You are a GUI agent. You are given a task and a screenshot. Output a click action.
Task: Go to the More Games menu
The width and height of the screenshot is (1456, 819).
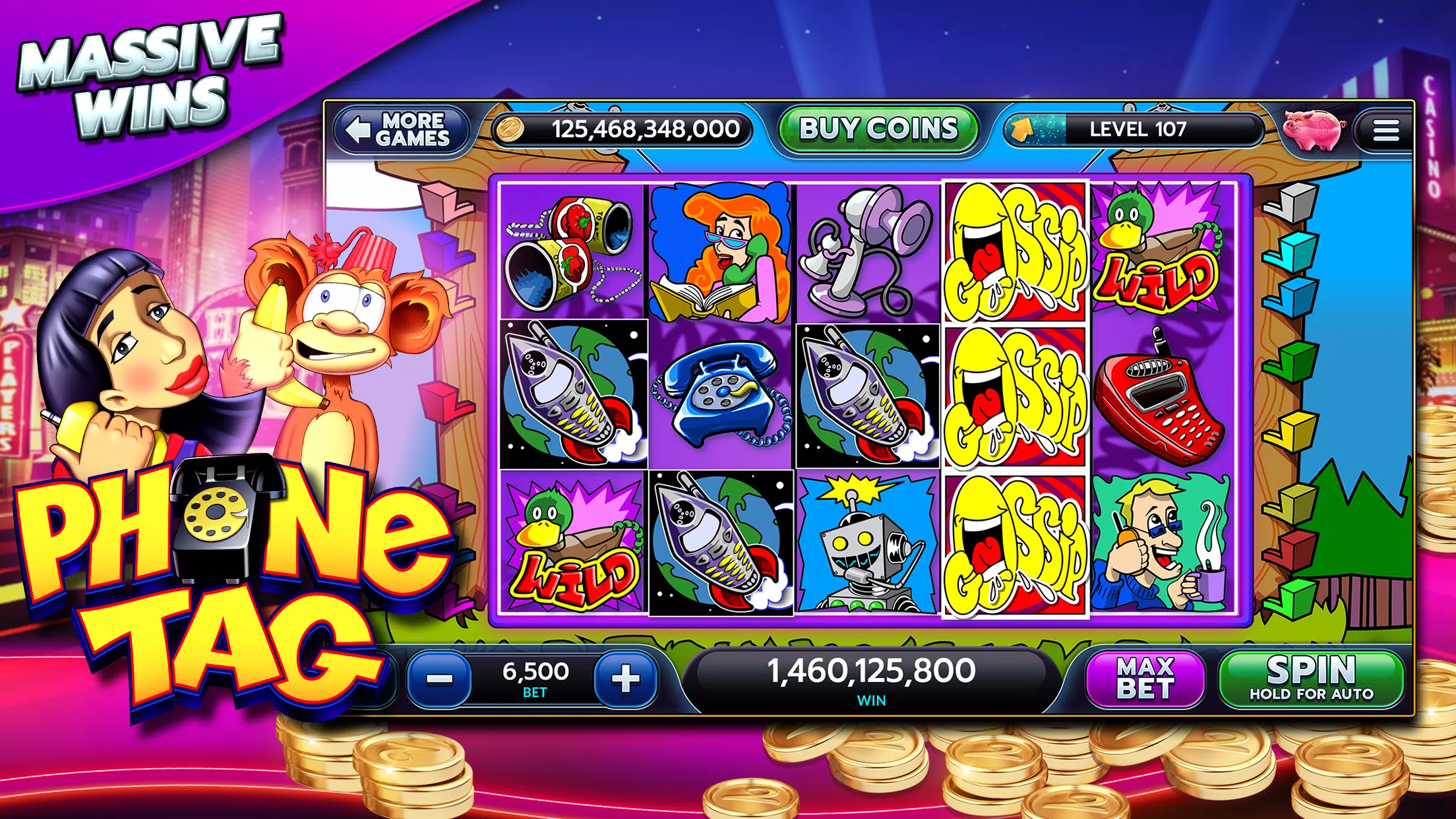coord(402,130)
